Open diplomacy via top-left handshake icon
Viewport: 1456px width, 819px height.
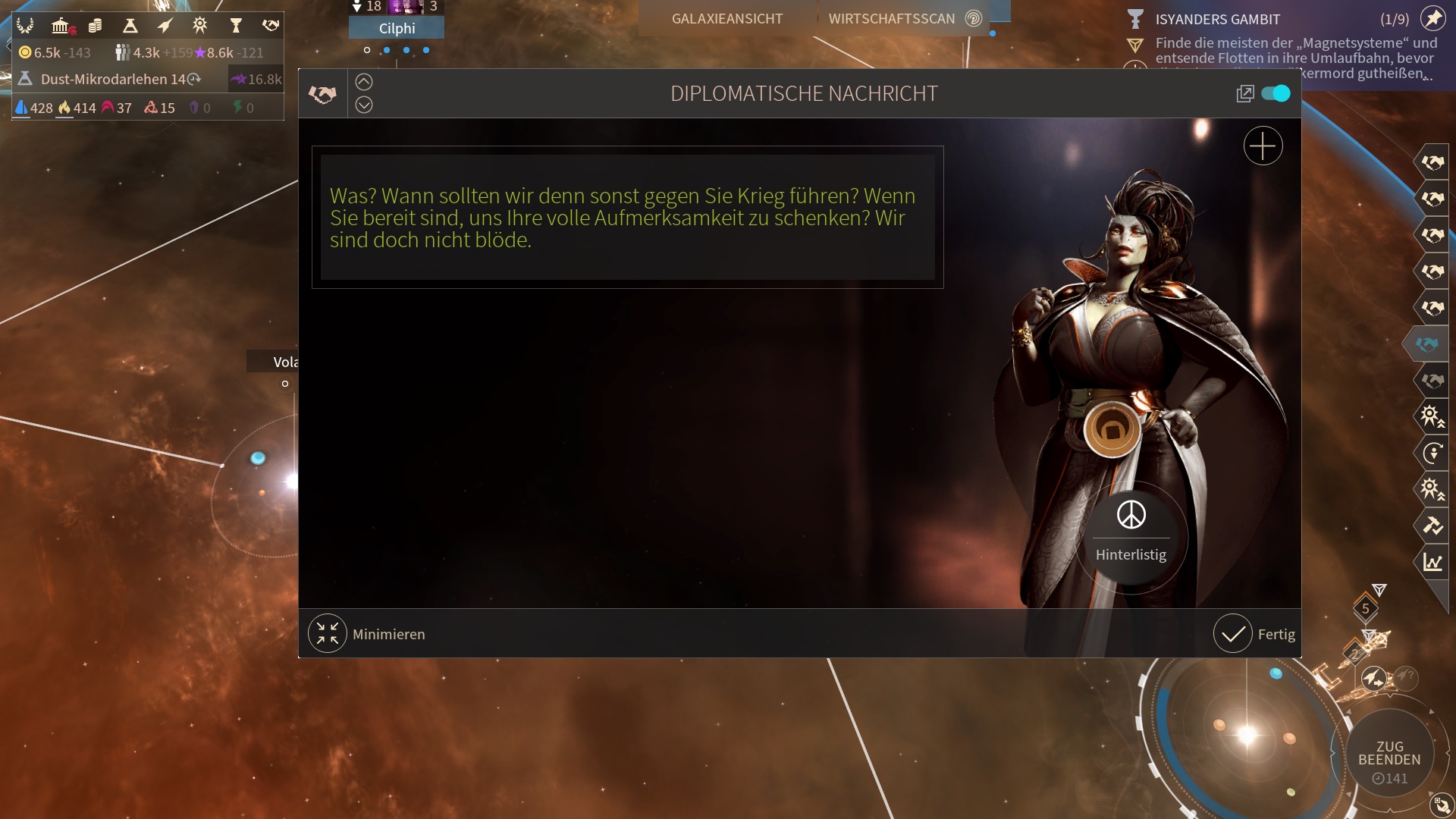[271, 27]
